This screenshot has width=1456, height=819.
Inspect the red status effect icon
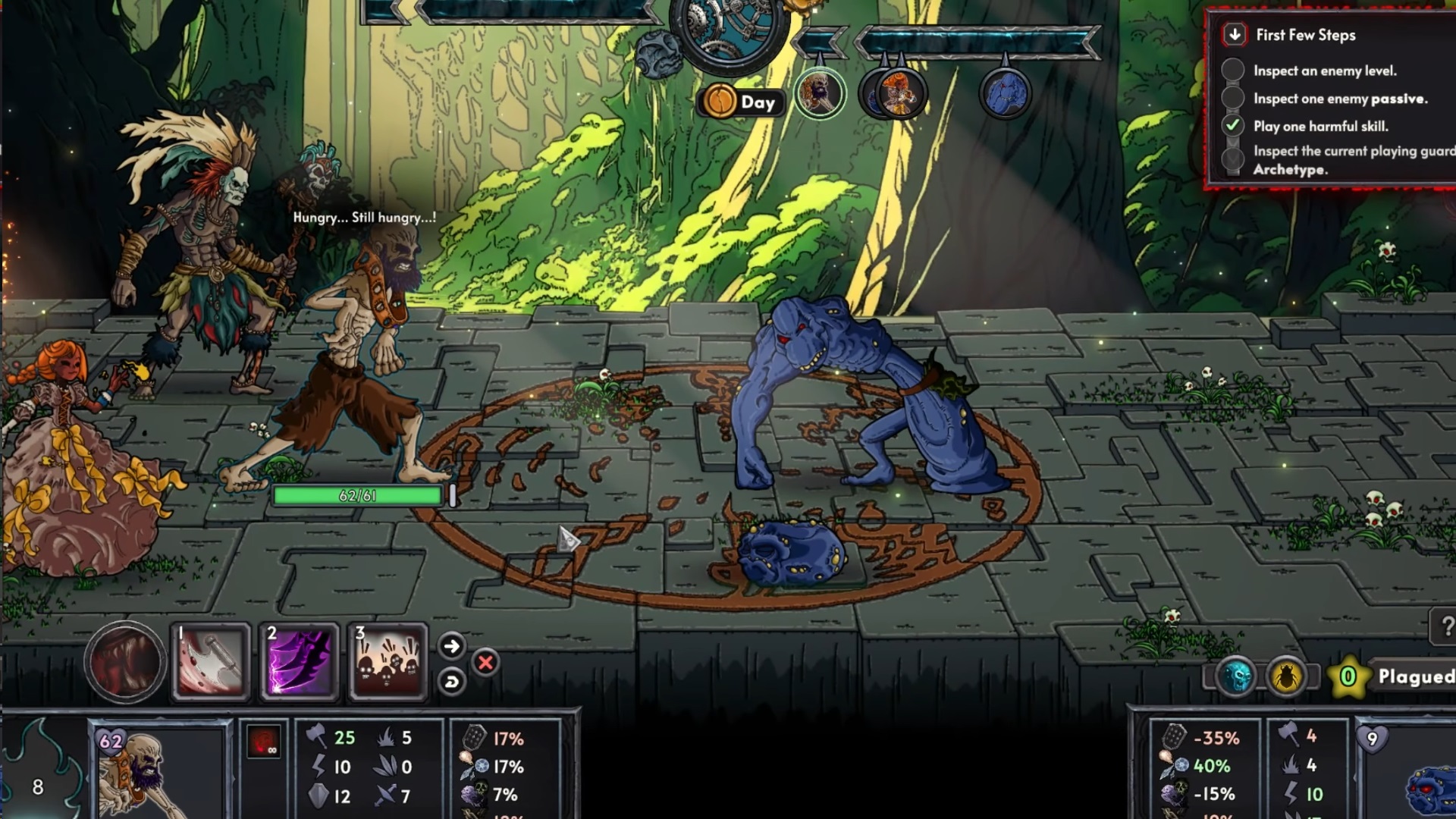[263, 741]
